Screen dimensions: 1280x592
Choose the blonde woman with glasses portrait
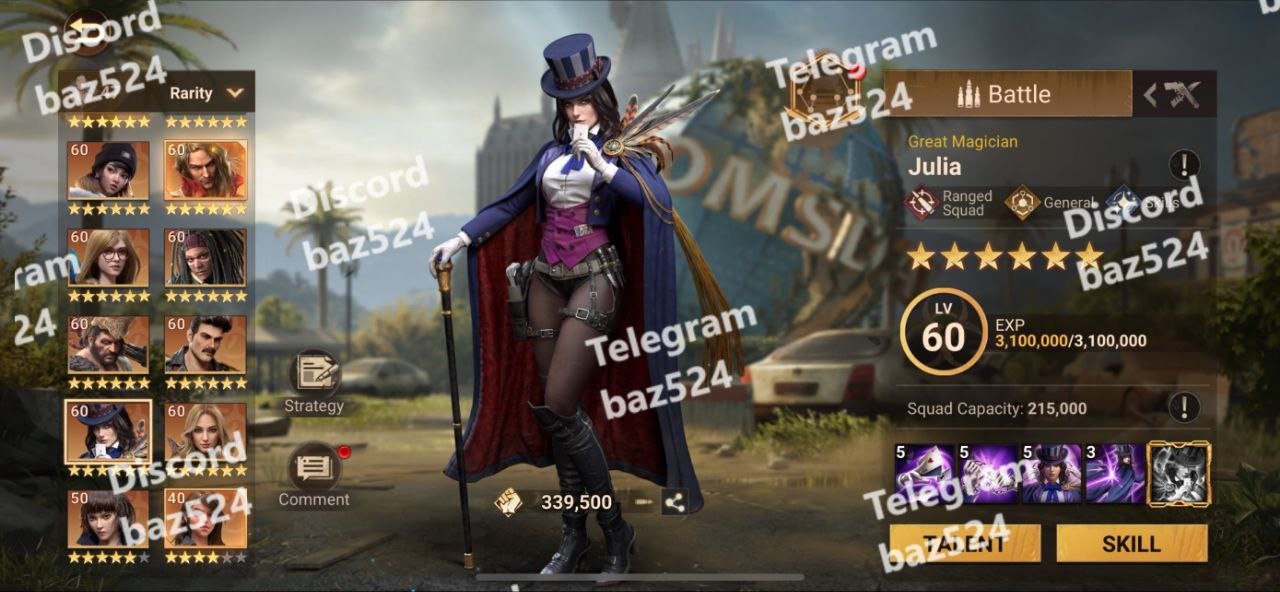108,257
